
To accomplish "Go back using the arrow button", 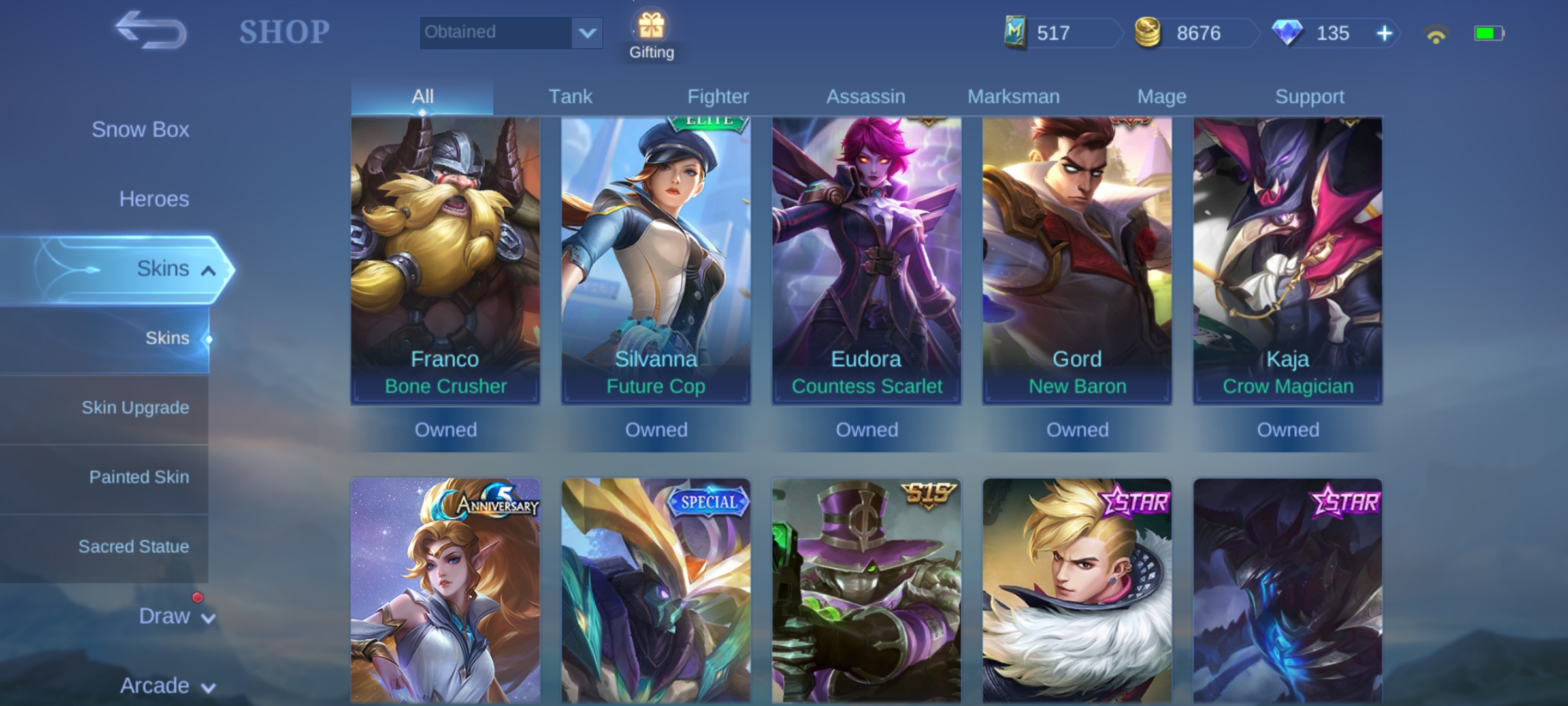I will tap(151, 31).
